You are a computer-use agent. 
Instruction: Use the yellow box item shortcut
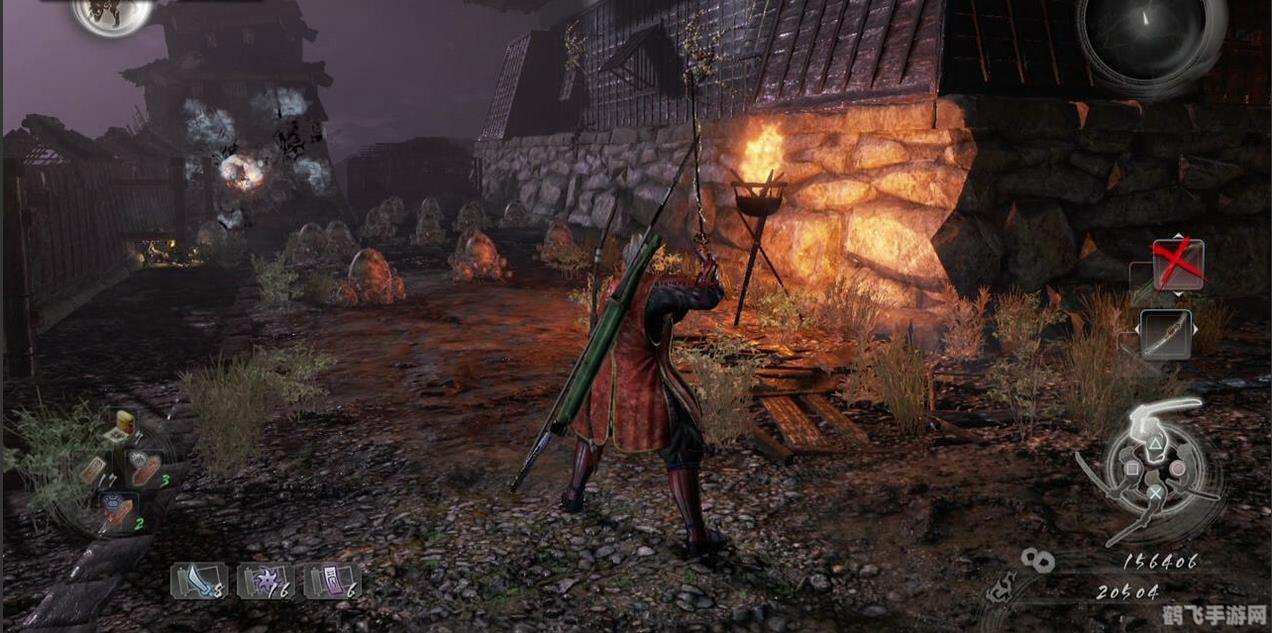pyautogui.click(x=124, y=423)
